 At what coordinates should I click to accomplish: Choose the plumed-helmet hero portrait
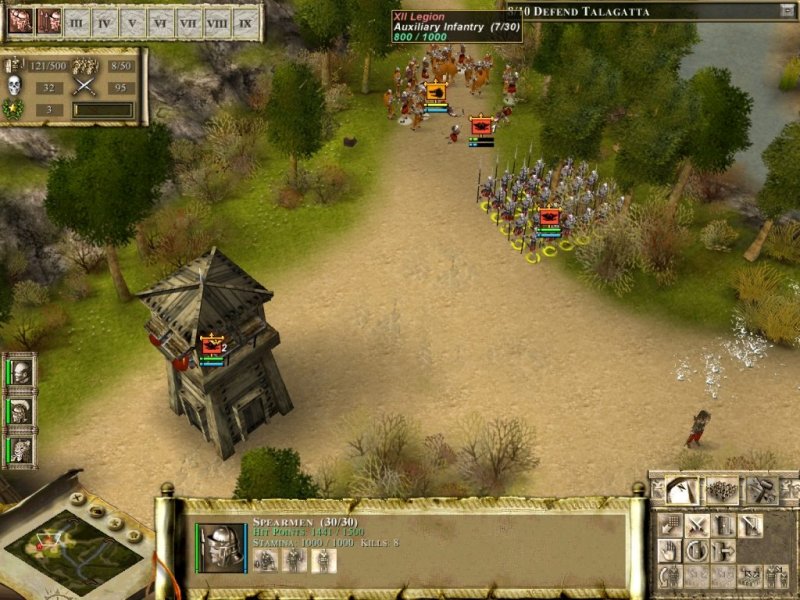21,411
